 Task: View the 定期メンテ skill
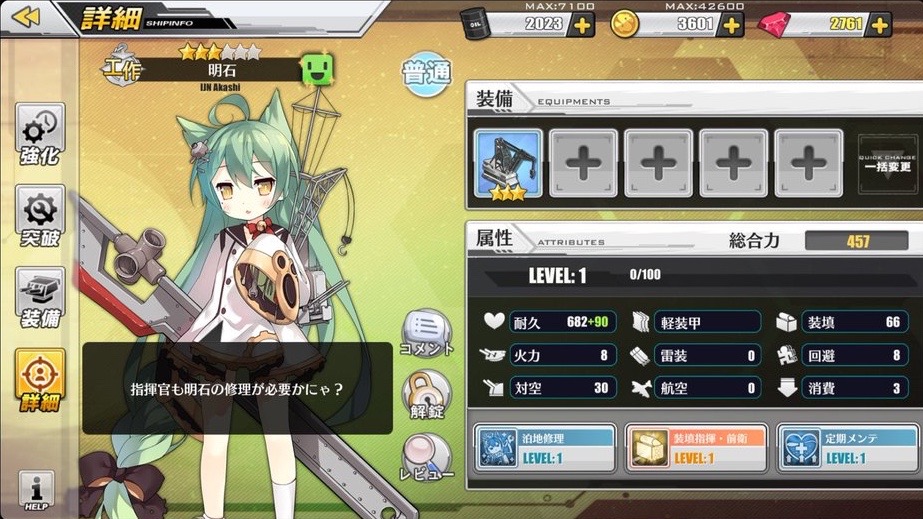(845, 448)
